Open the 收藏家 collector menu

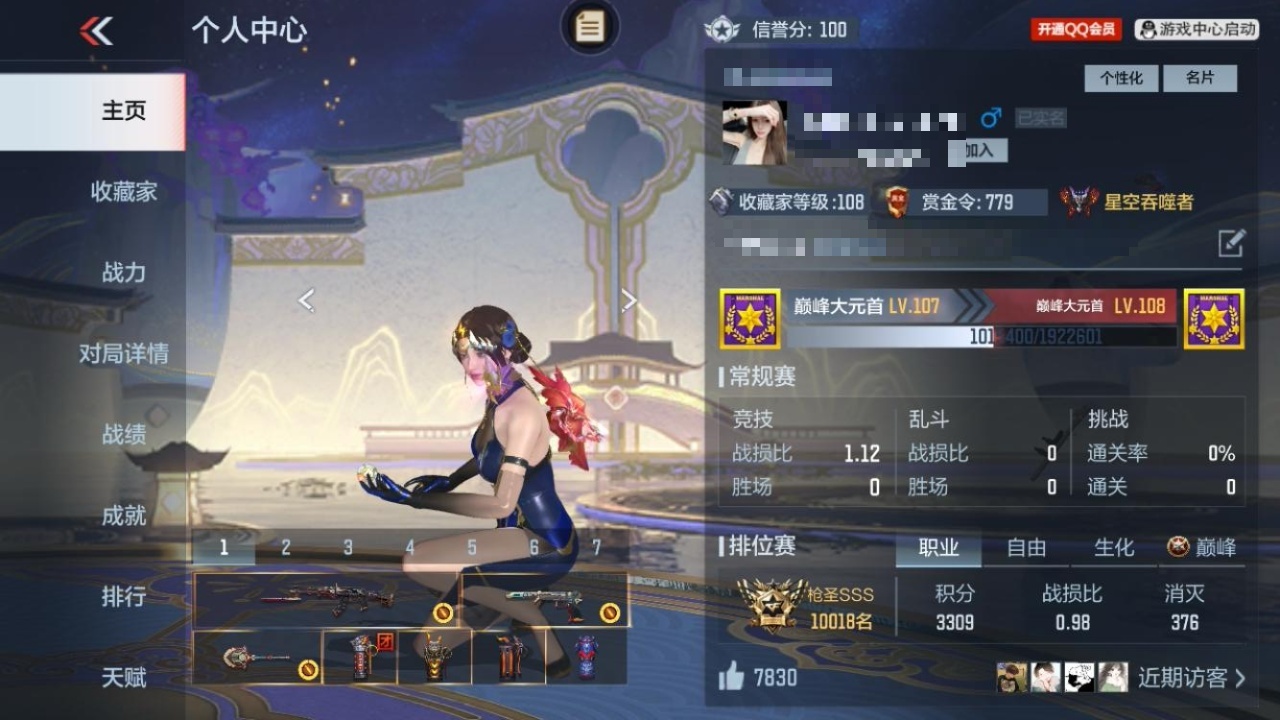click(x=123, y=192)
